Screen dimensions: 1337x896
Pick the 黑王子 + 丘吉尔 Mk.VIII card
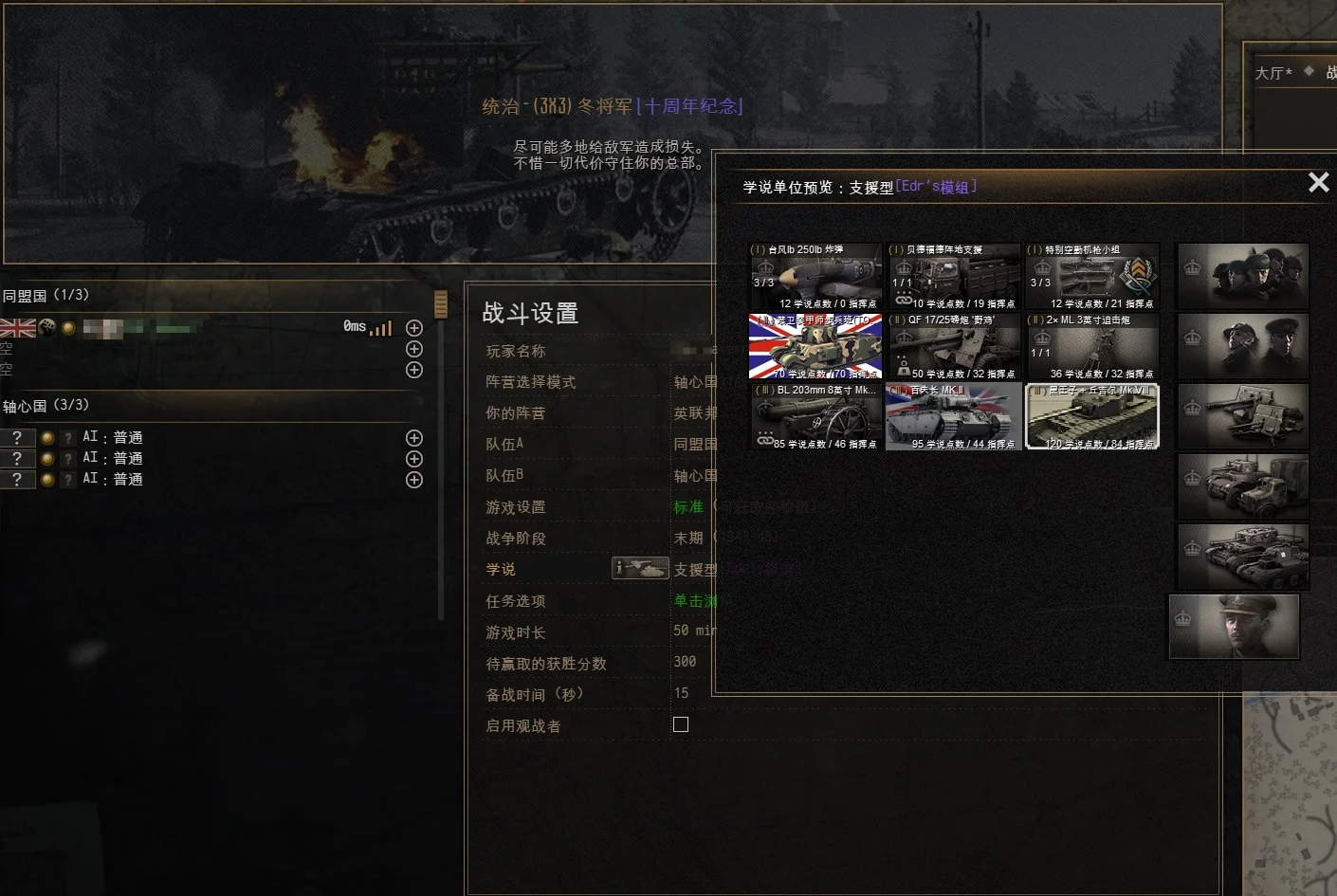click(x=1092, y=417)
